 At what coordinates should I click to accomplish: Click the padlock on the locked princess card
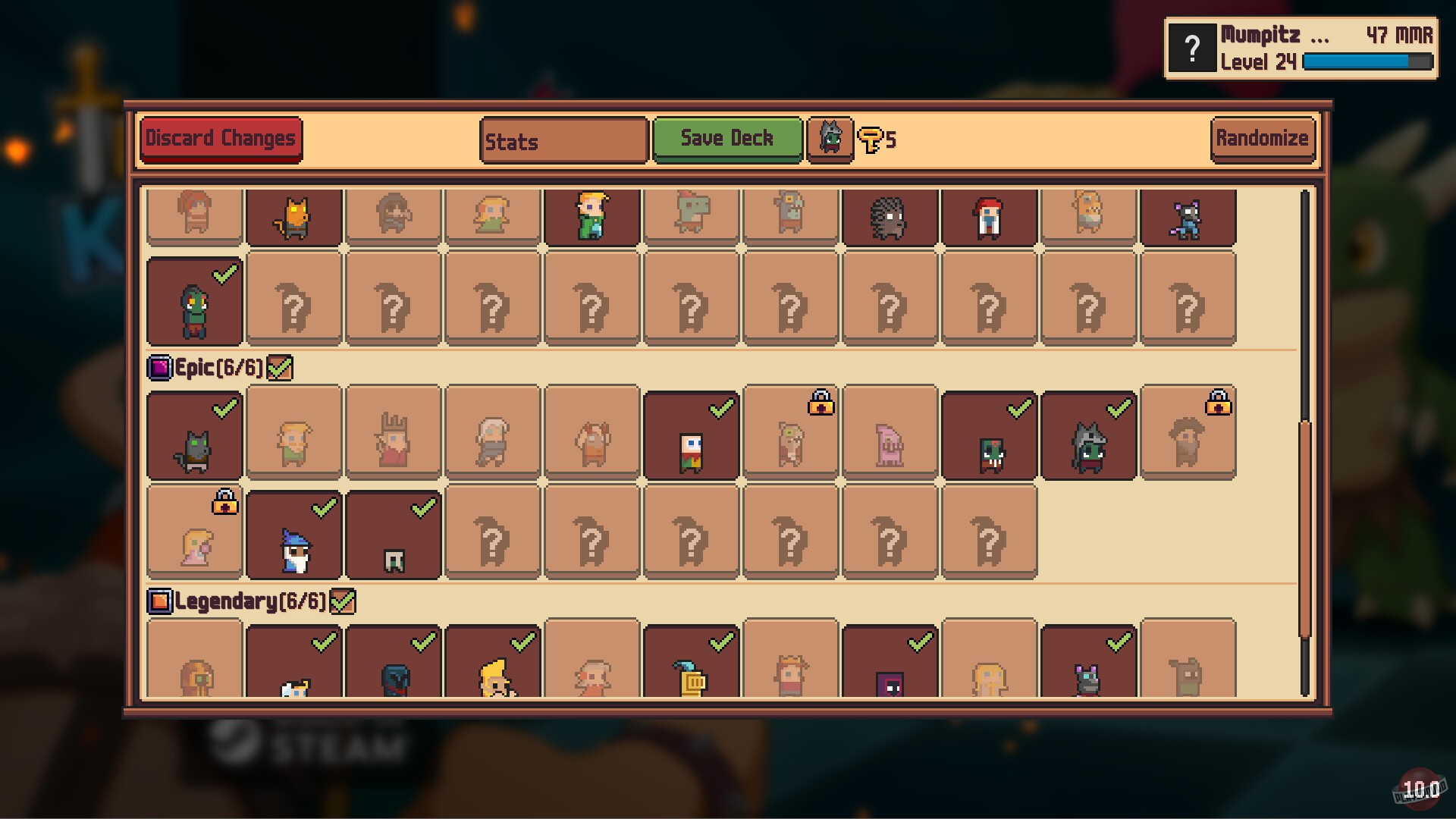click(x=224, y=501)
